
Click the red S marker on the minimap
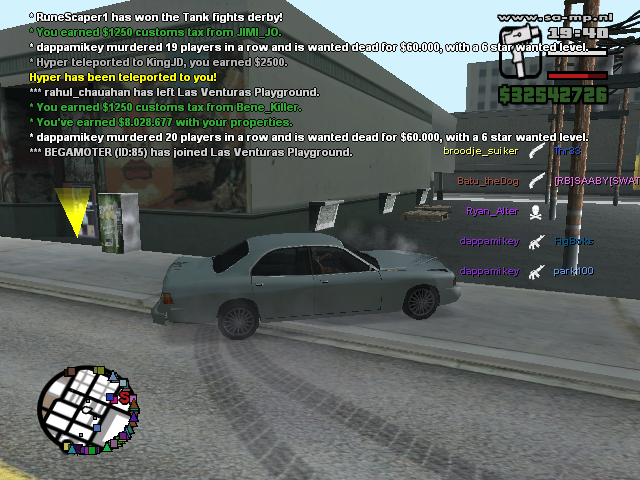click(123, 398)
